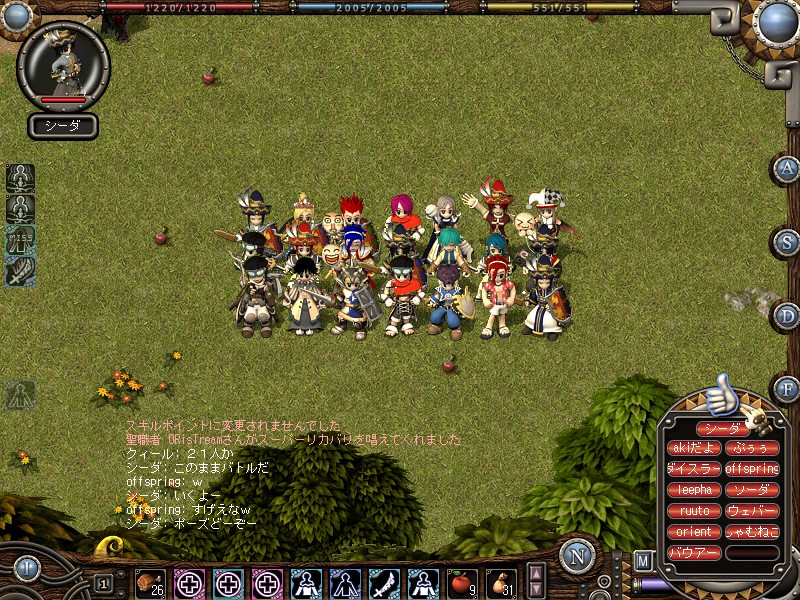This screenshot has width=800, height=600.
Task: Click the round S shortcut button
Action: (x=787, y=241)
